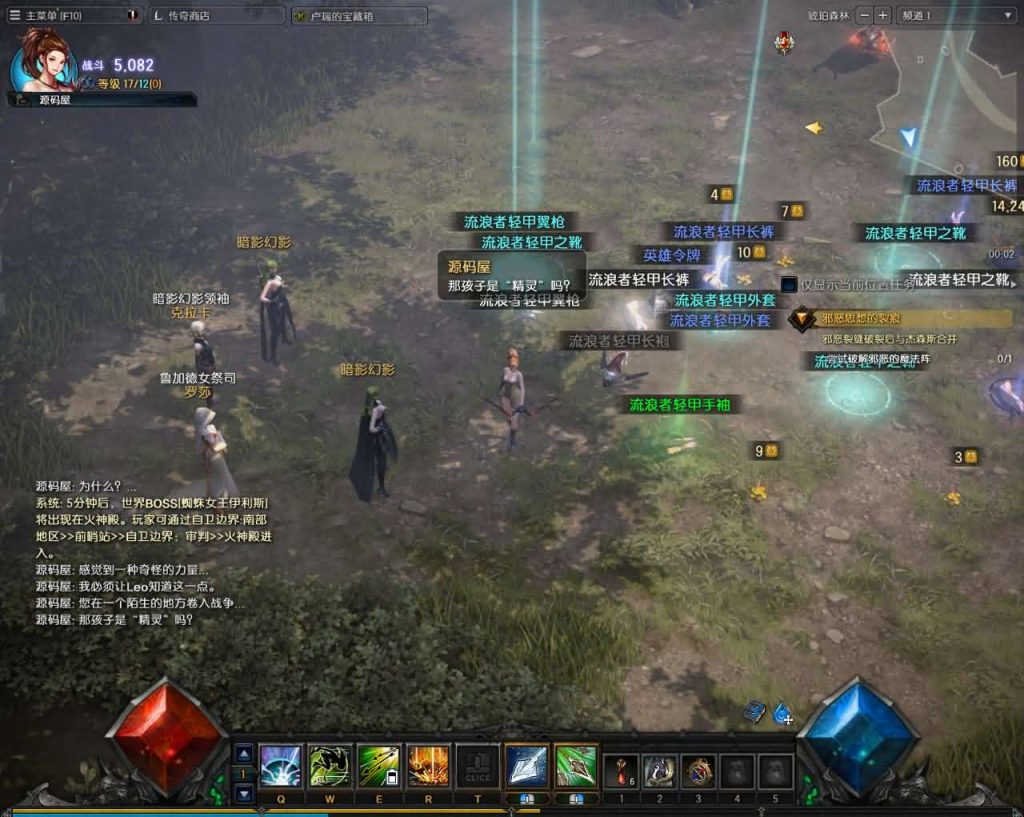Activate the R fiery explosion skill
This screenshot has height=817, width=1024.
[428, 766]
